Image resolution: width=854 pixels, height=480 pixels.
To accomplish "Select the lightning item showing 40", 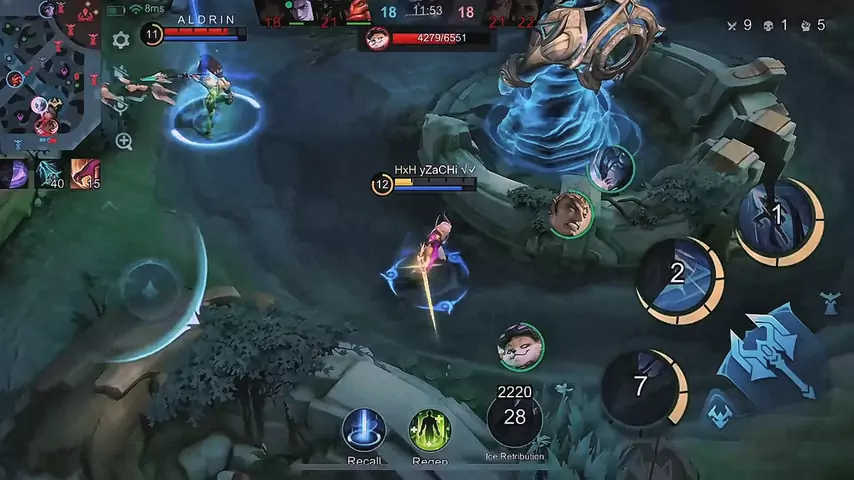I will click(x=49, y=173).
